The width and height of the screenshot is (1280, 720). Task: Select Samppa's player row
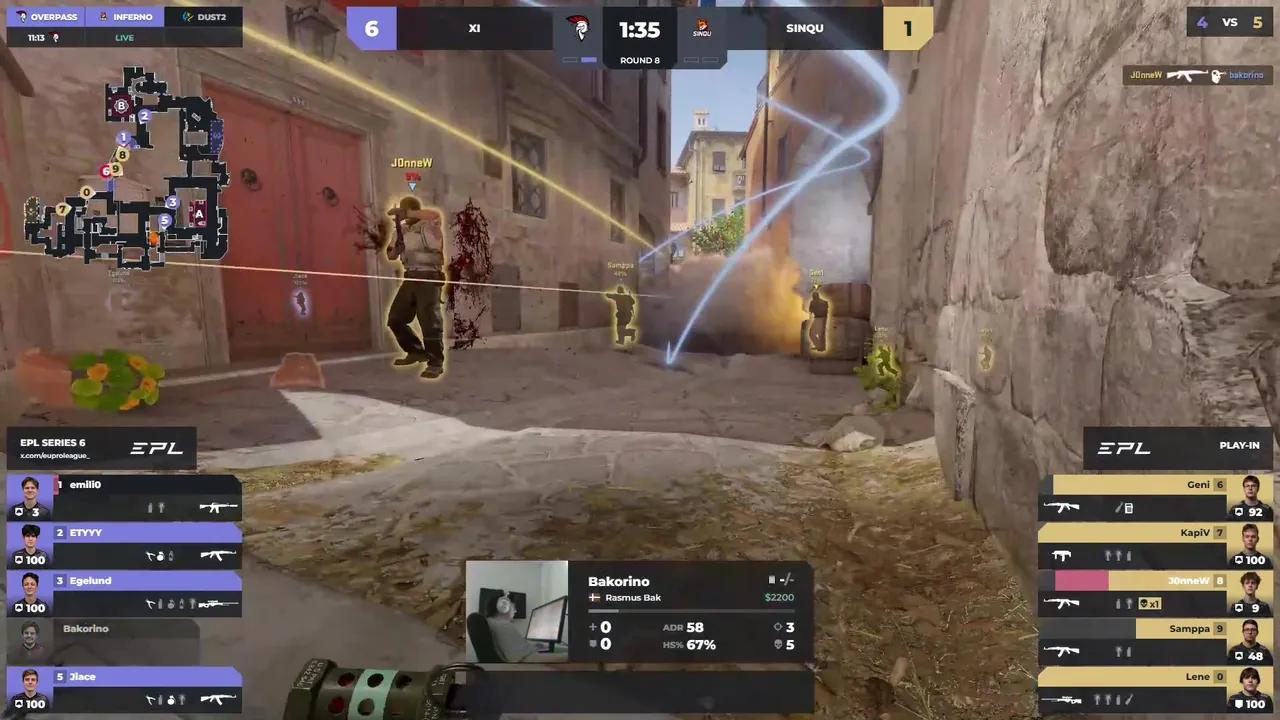1156,641
